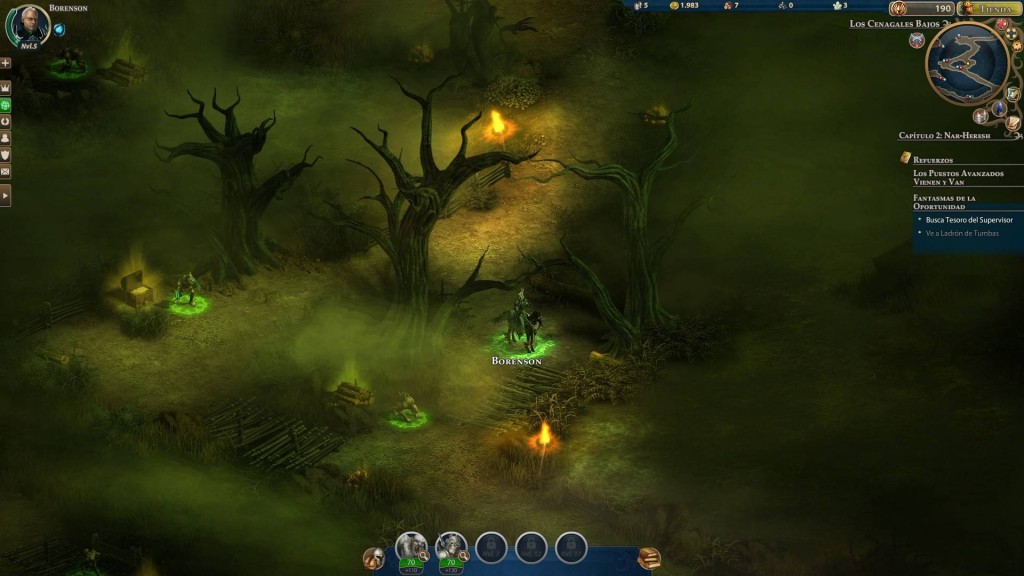Open the shield icon on left sidebar
The height and width of the screenshot is (576, 1024).
(x=6, y=154)
